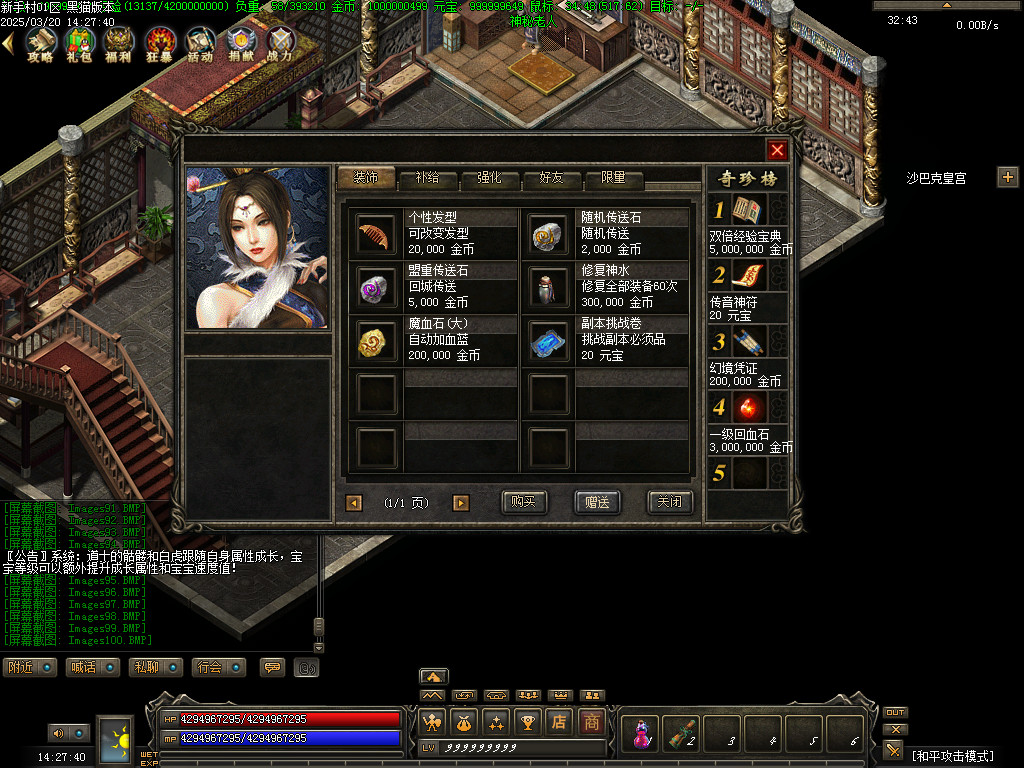Expand the 沙巴克皇宫 plus button
The image size is (1024, 768).
[x=1007, y=177]
